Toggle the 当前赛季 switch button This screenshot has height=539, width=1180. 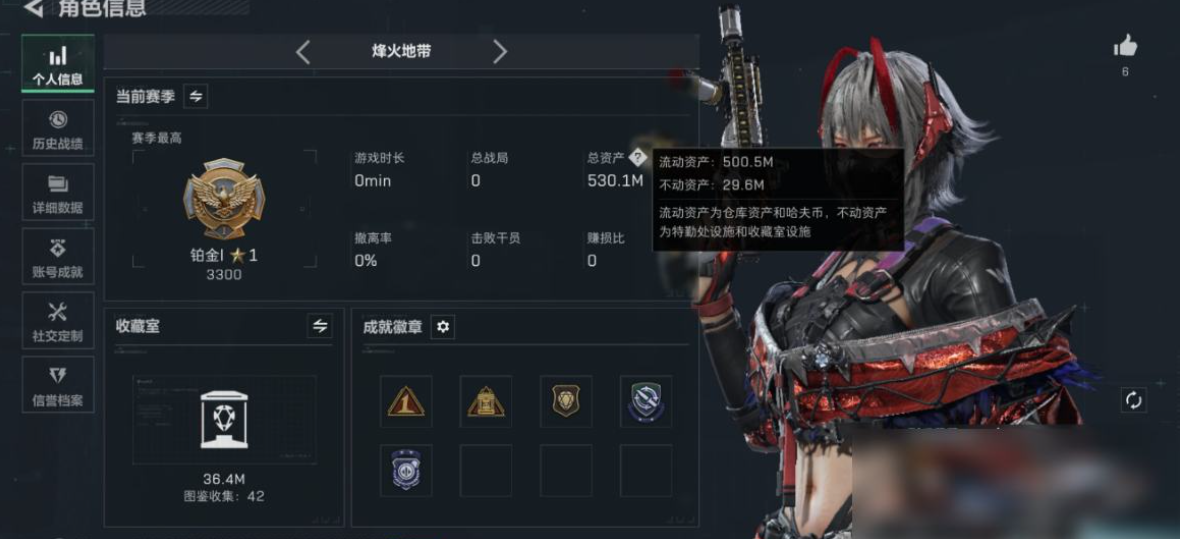196,96
